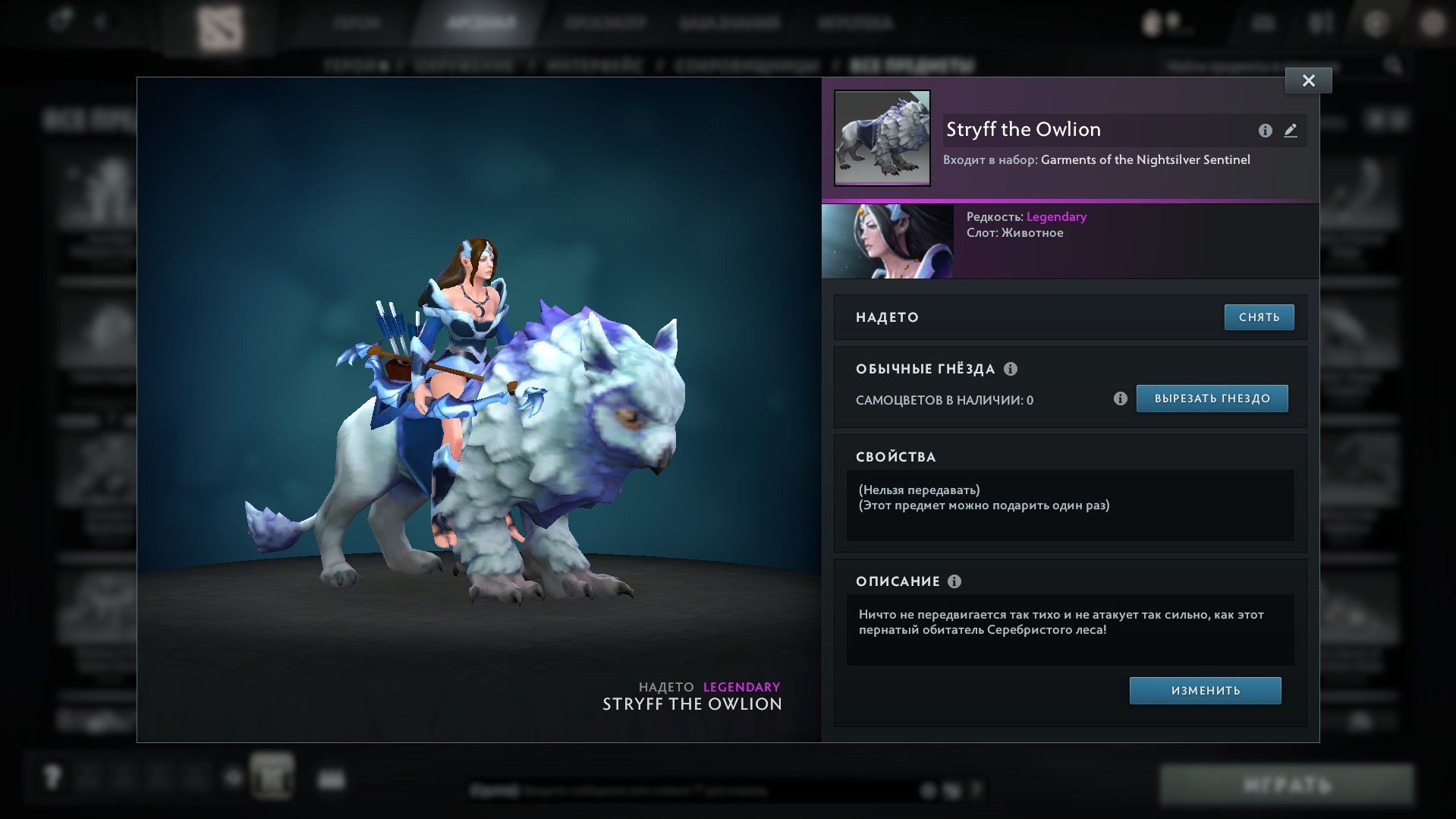
Task: Unequip the item with СНЯТЬ
Action: tap(1259, 317)
